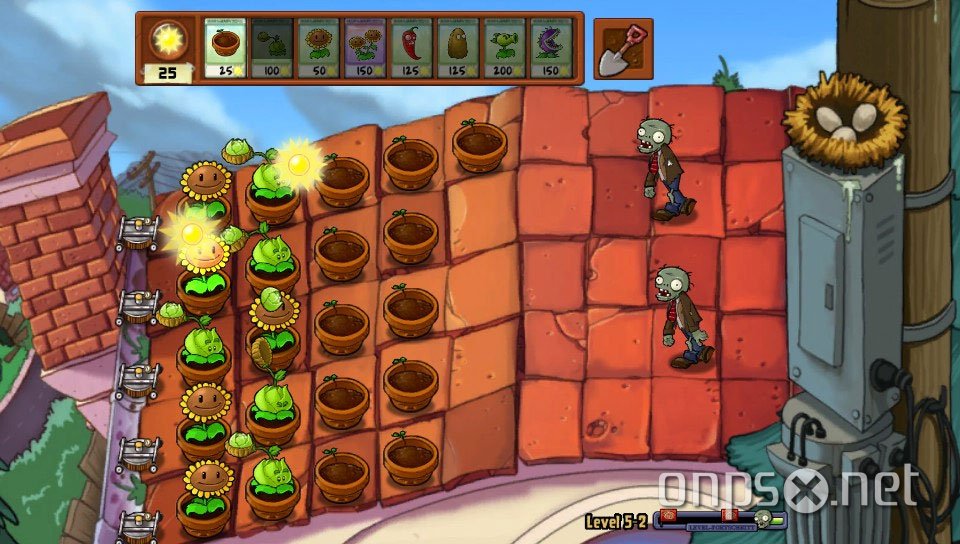Choose the Jalapeno seed packet
Image resolution: width=960 pixels, height=544 pixels.
[412, 47]
